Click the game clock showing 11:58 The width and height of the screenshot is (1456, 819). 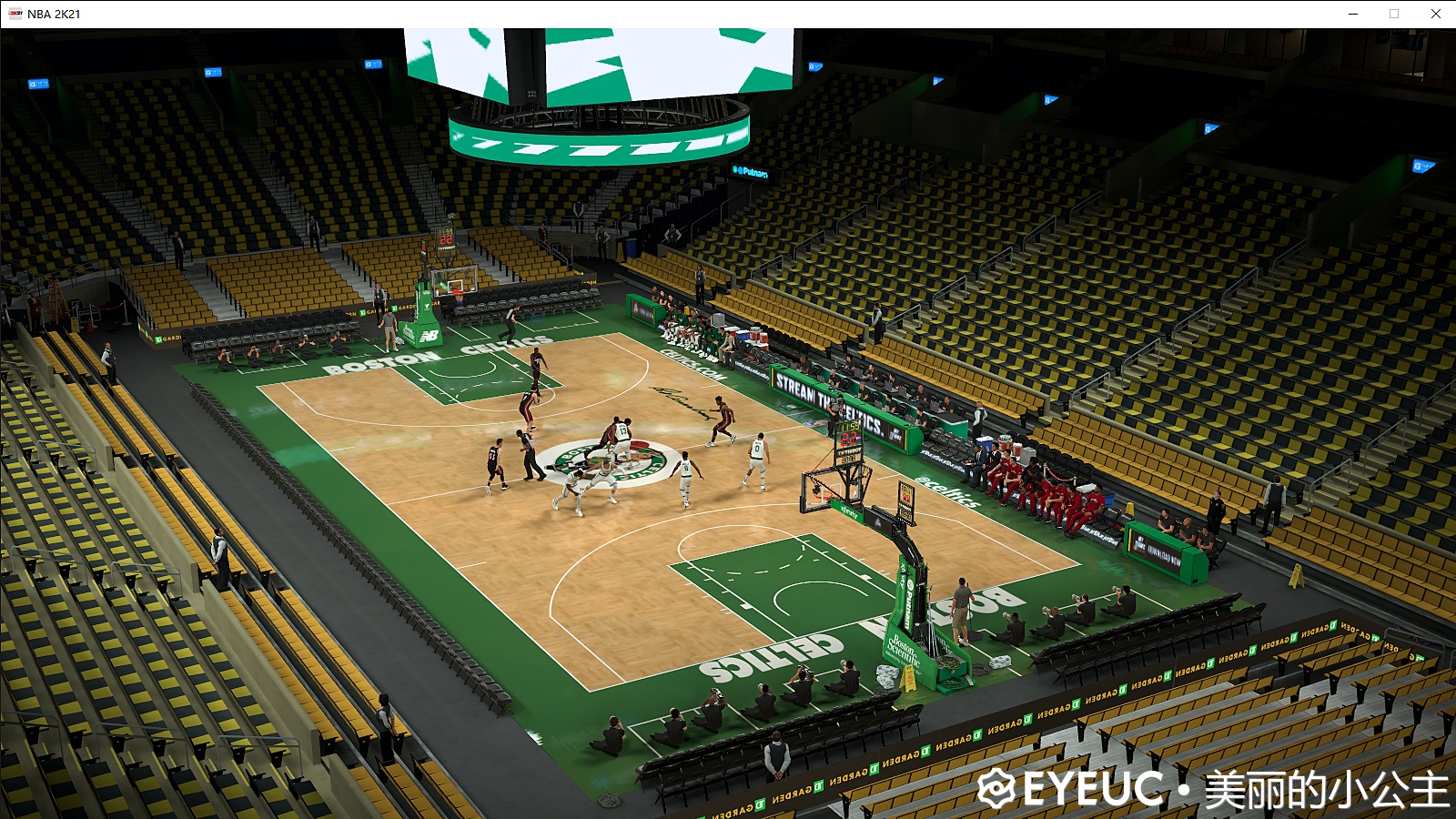849,427
